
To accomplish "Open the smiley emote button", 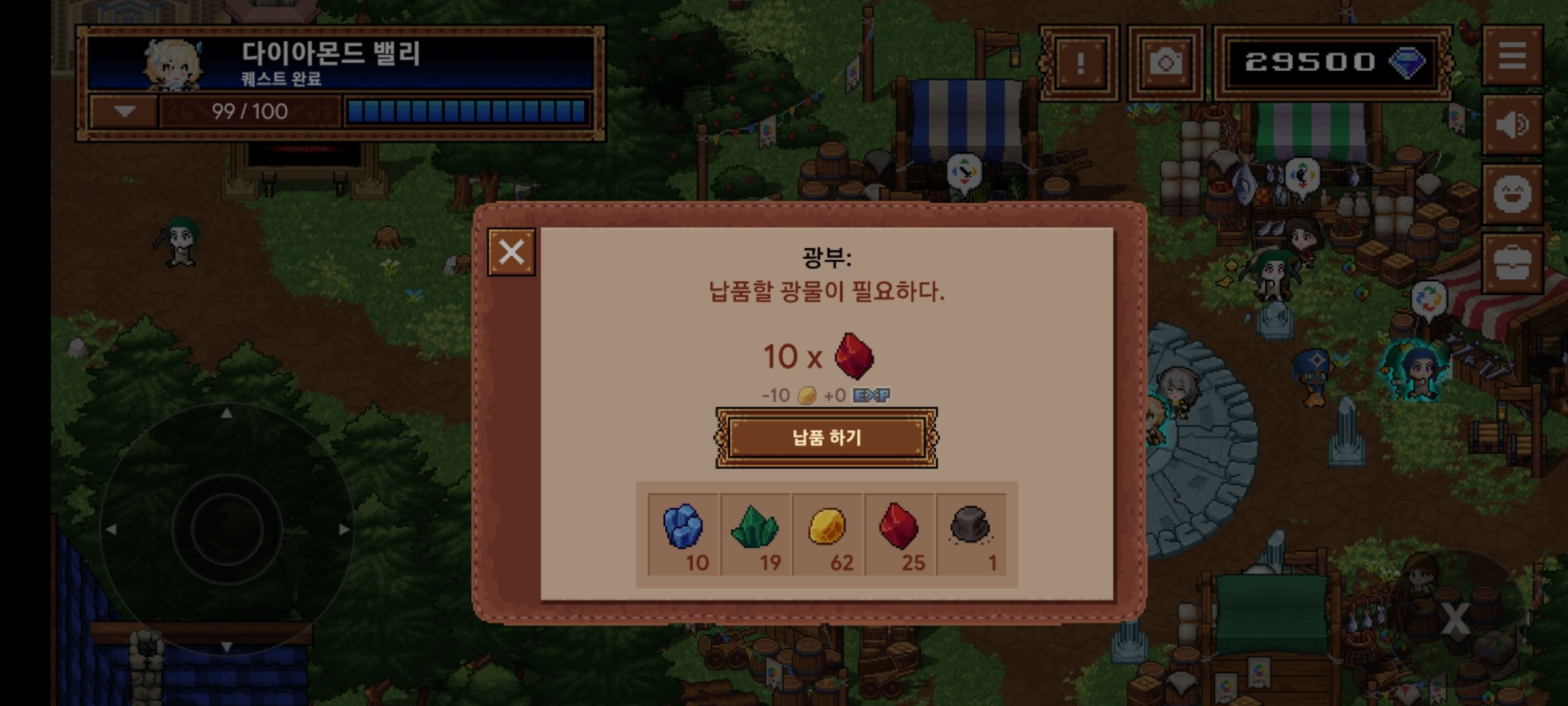I will tap(1512, 194).
